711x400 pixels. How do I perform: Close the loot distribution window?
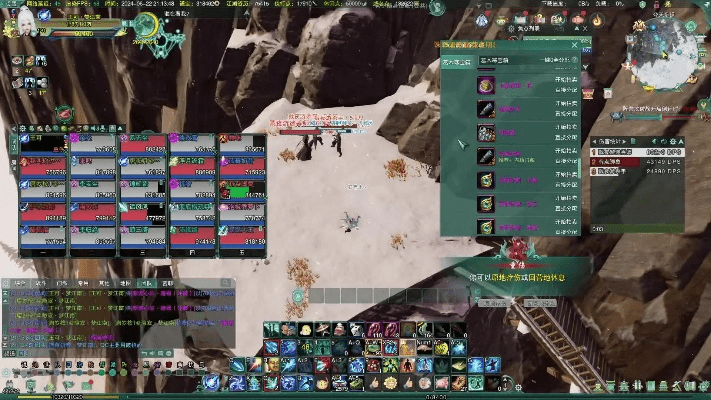tap(575, 45)
